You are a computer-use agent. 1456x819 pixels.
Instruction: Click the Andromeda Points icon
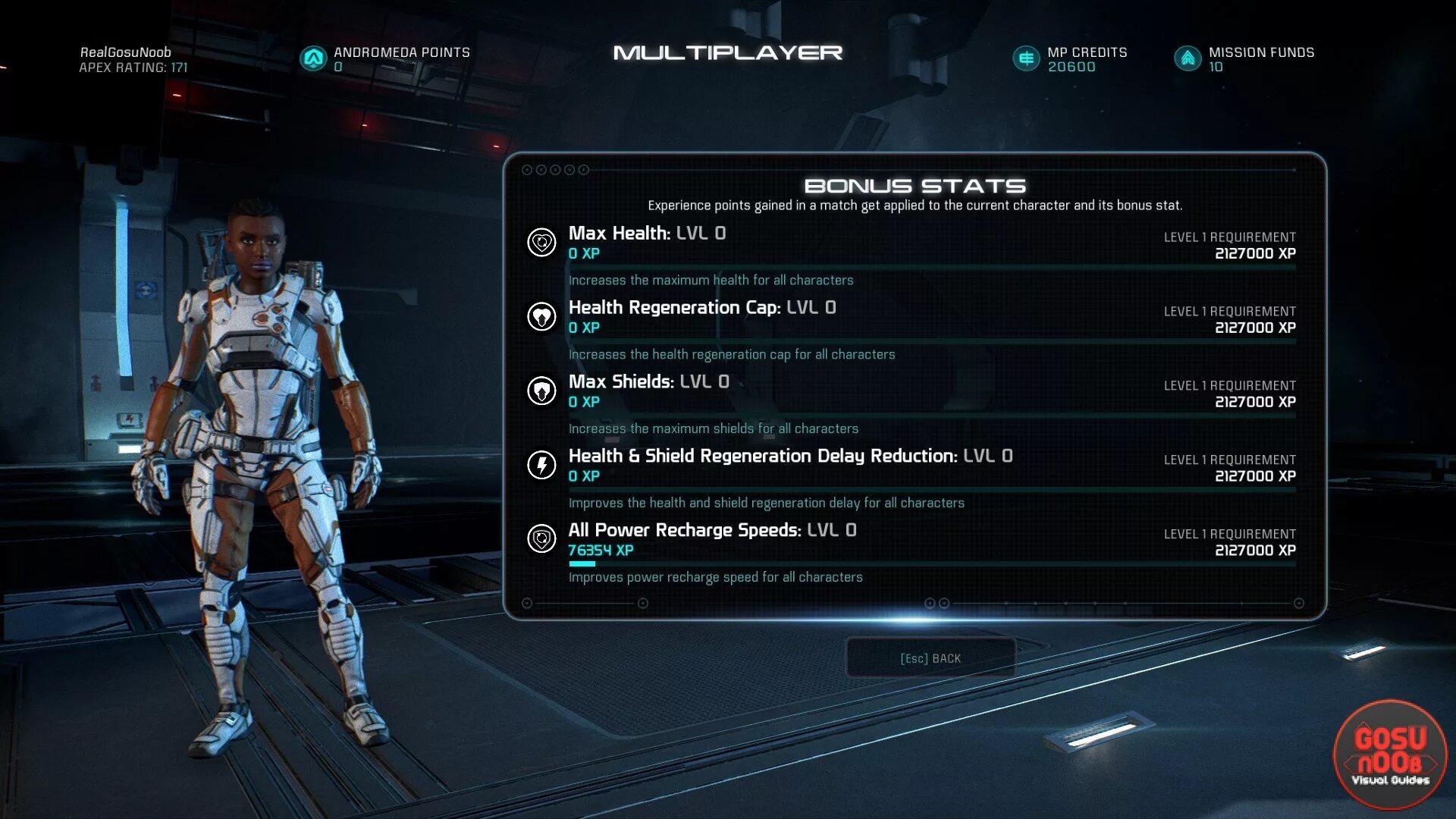coord(313,58)
